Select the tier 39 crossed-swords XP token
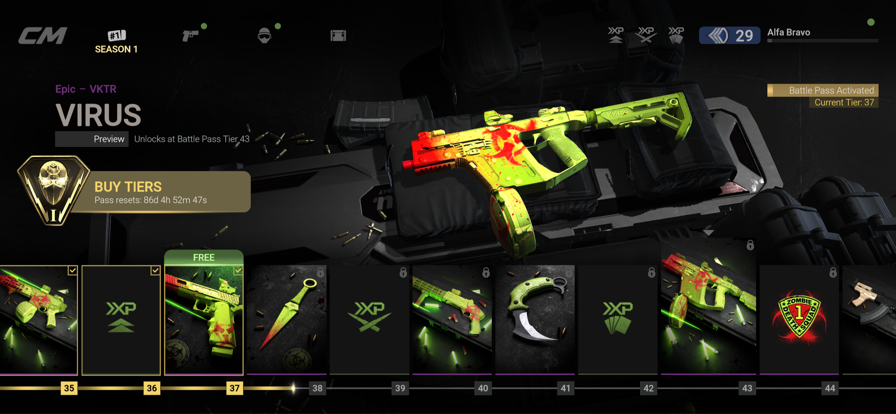The width and height of the screenshot is (896, 414). 370,320
